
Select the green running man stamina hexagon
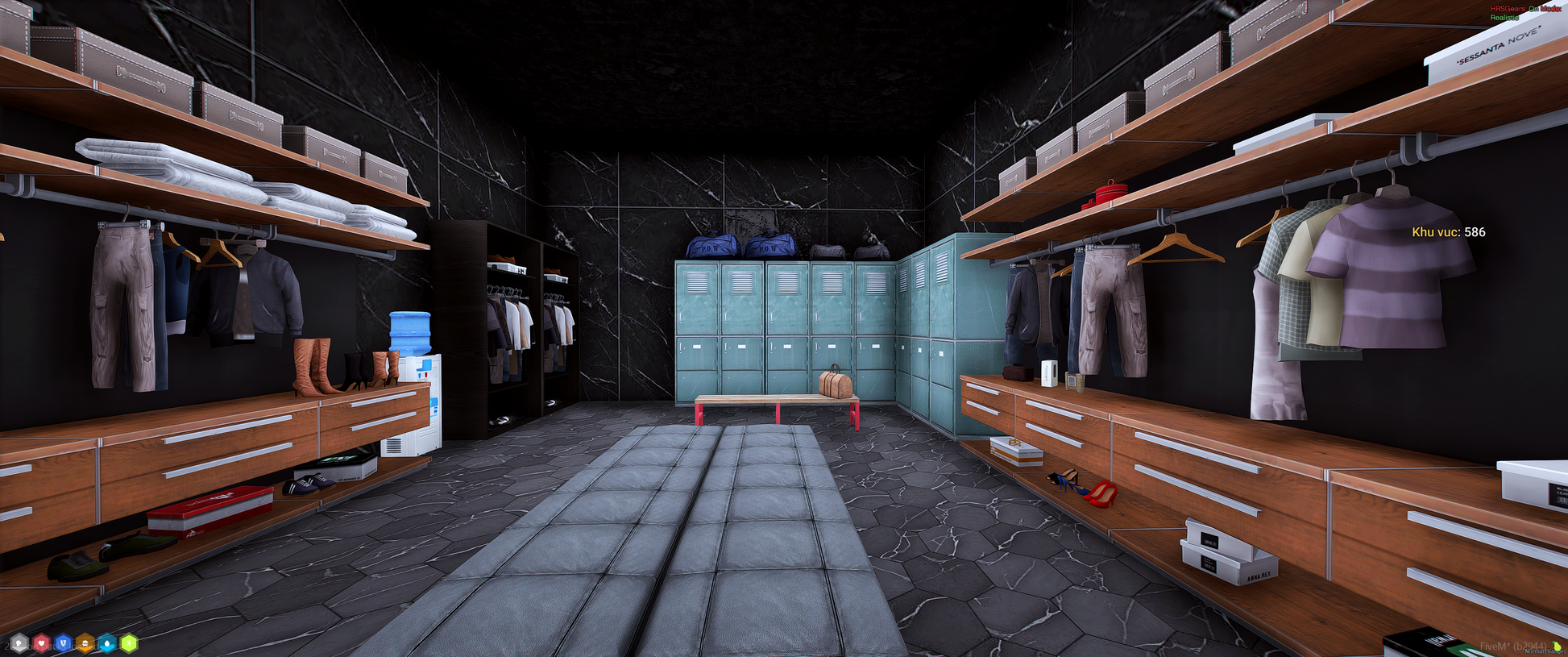click(129, 643)
